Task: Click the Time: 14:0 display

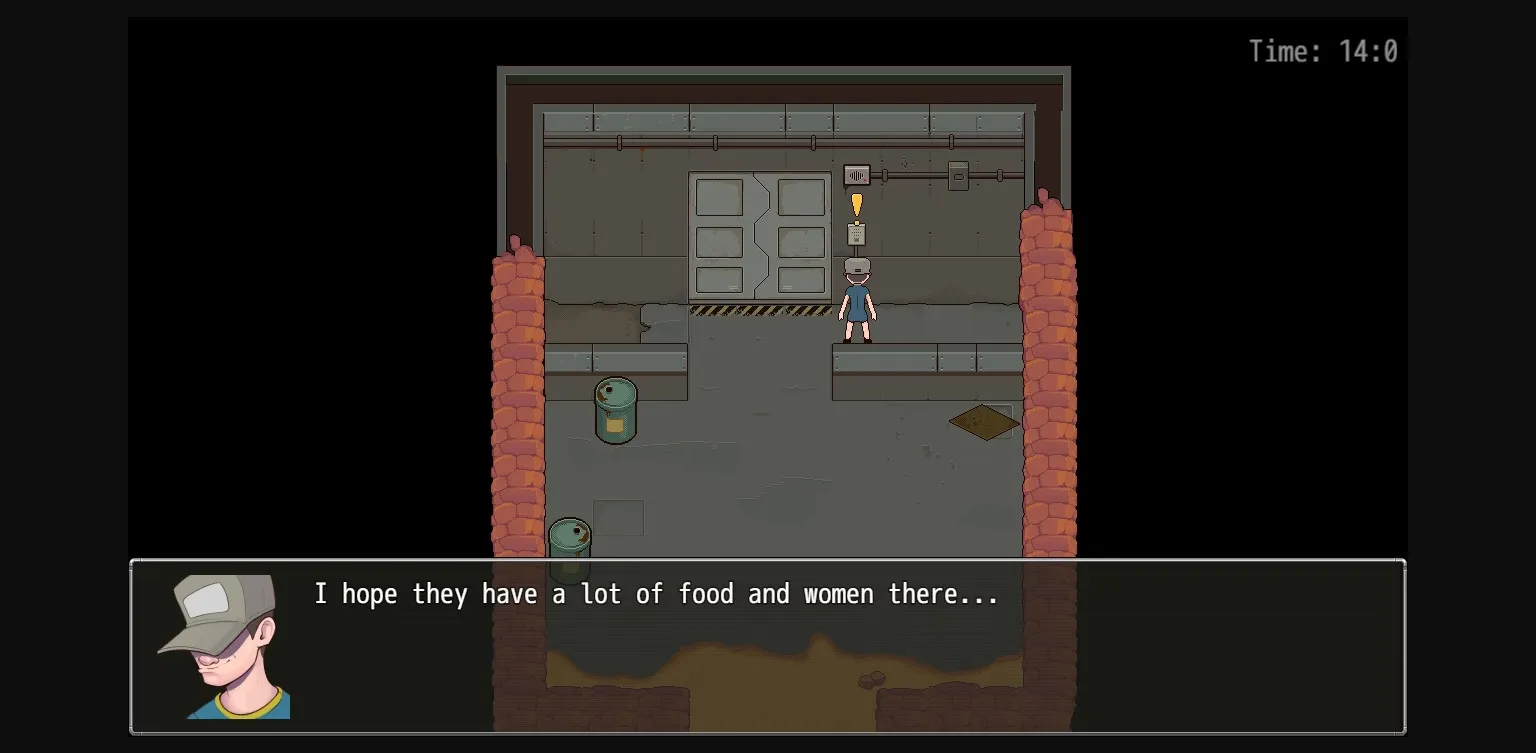Action: (1322, 51)
